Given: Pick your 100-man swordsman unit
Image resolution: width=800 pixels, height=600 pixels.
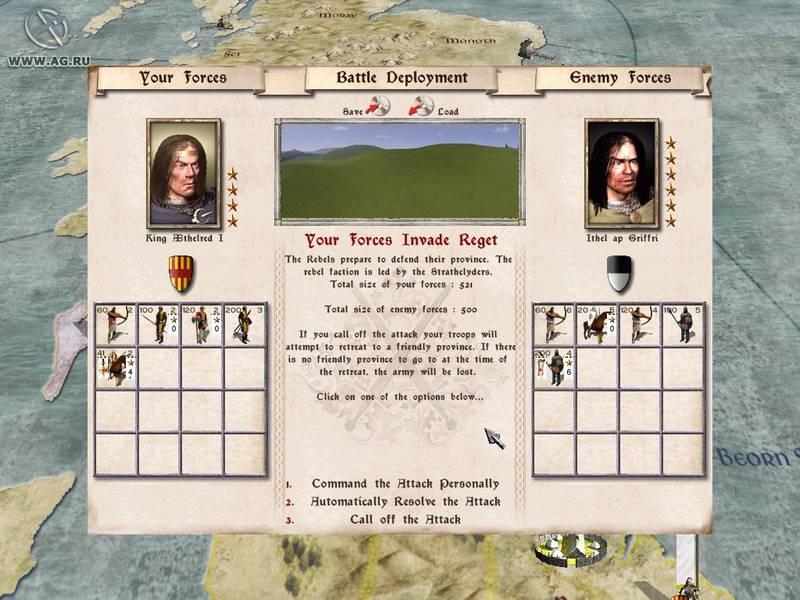Looking at the screenshot, I should [158, 325].
